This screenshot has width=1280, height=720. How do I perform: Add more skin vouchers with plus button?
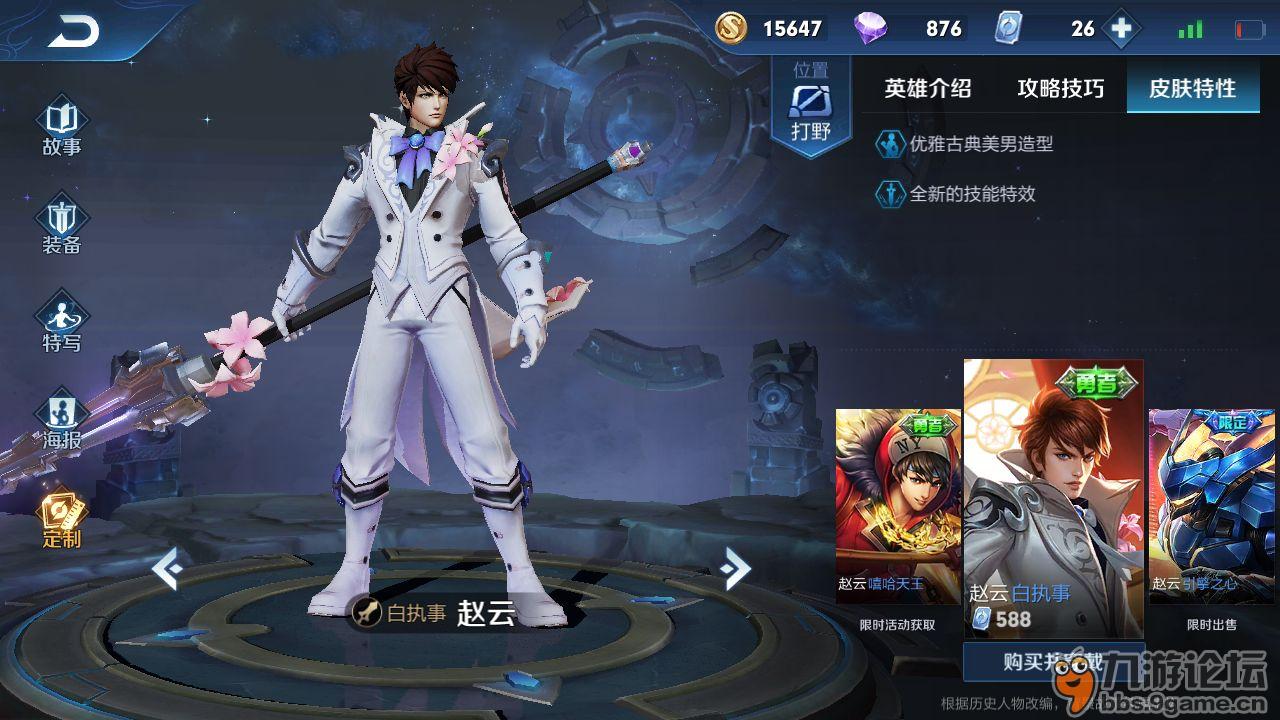[x=1121, y=29]
